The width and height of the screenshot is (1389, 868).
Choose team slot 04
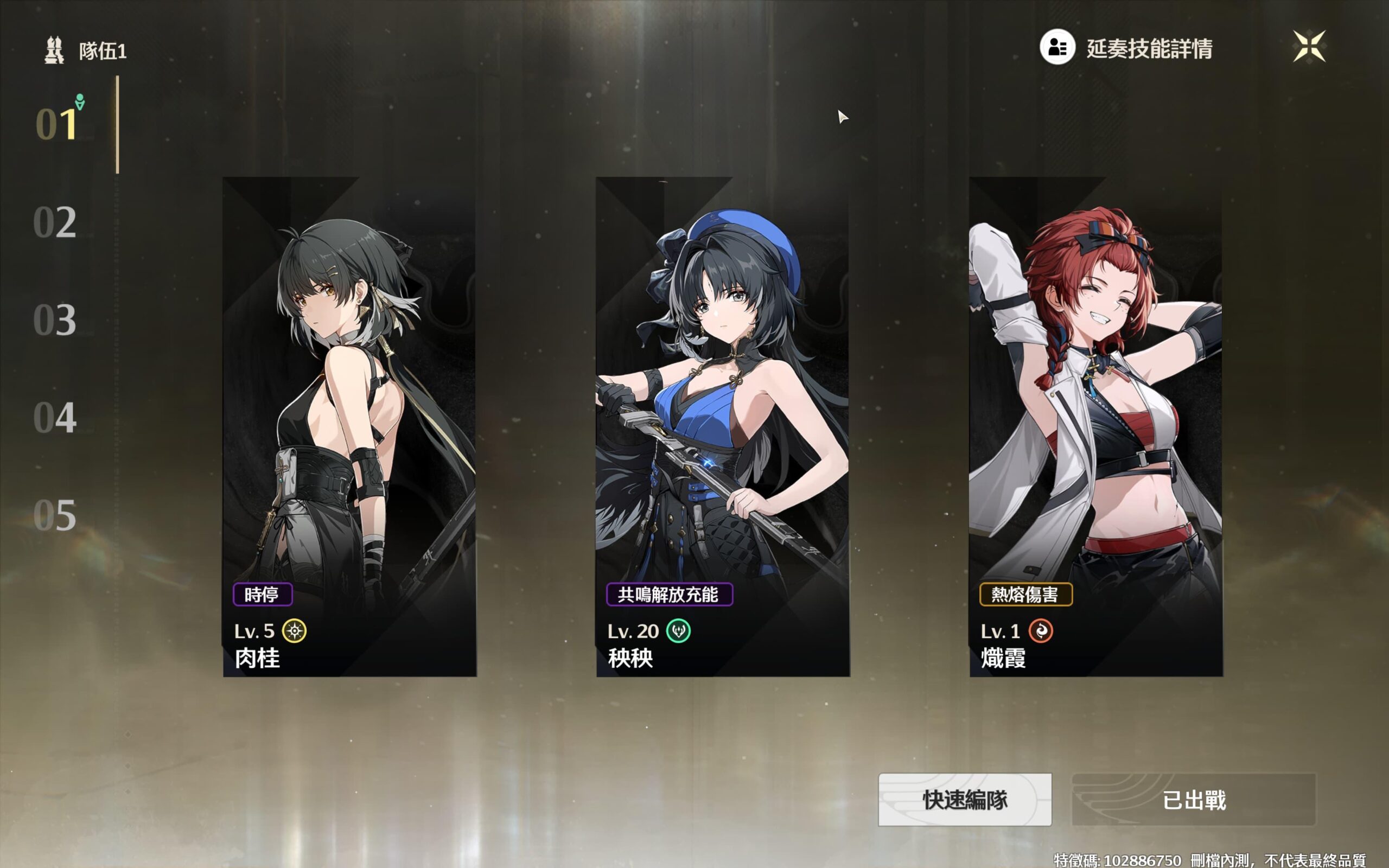pyautogui.click(x=55, y=417)
